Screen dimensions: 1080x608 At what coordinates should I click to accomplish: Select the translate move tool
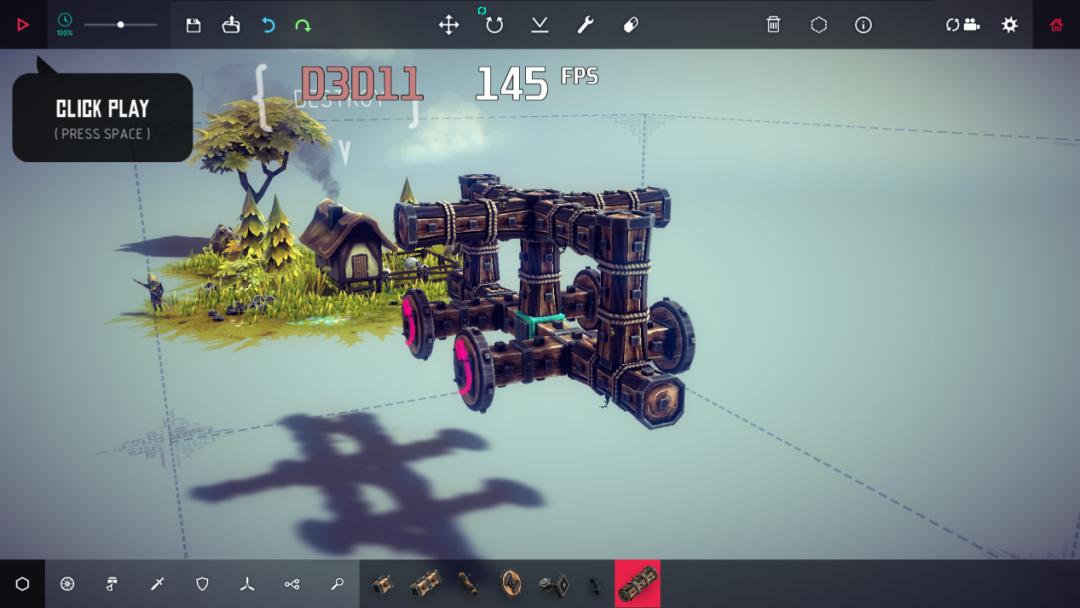(x=449, y=25)
